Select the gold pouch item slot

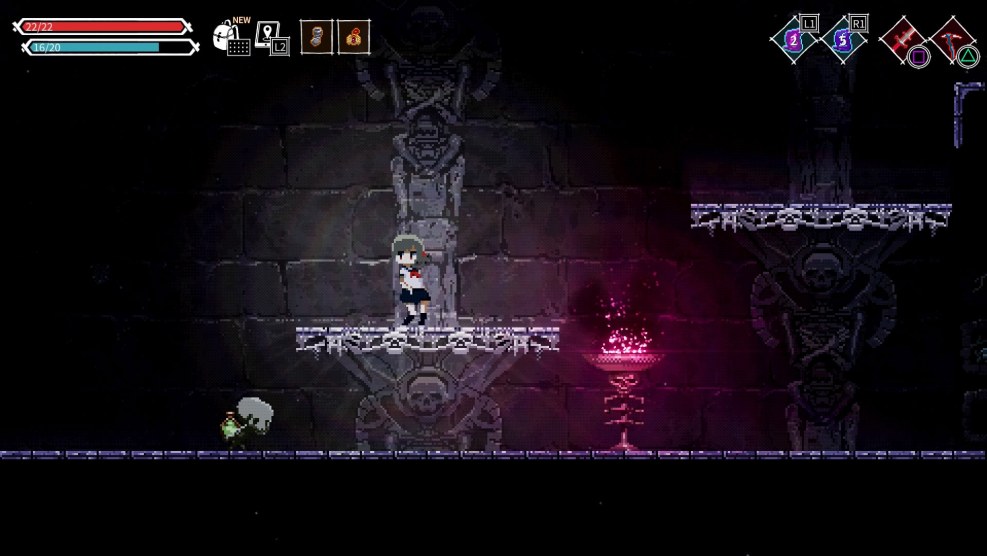pos(353,37)
